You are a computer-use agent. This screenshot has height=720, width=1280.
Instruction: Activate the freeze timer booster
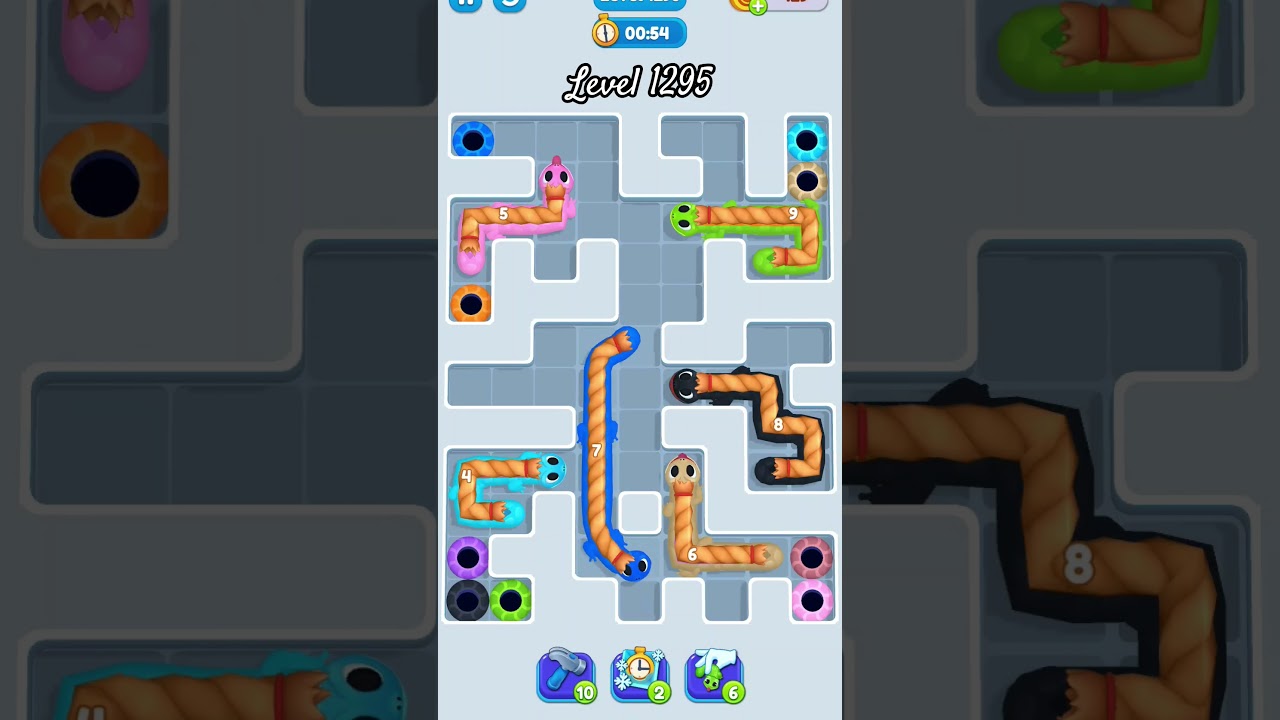pos(640,675)
